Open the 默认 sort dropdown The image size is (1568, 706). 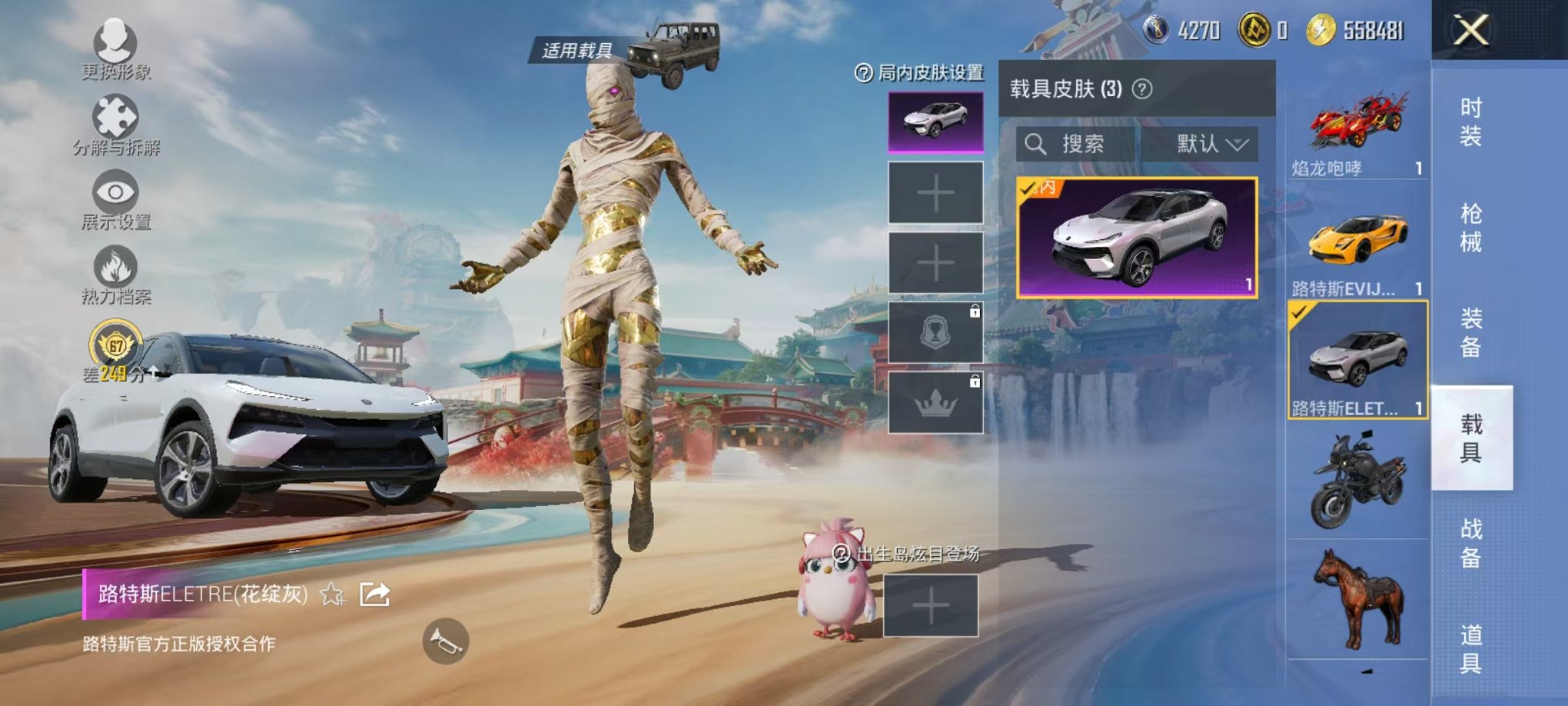(x=1203, y=145)
